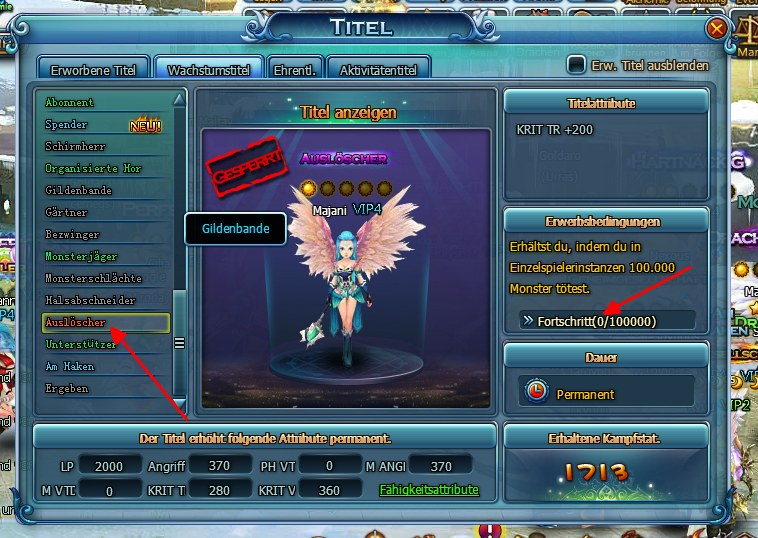Viewport: 758px width, 538px height.
Task: Show the Ehrentitel tab
Action: point(296,68)
